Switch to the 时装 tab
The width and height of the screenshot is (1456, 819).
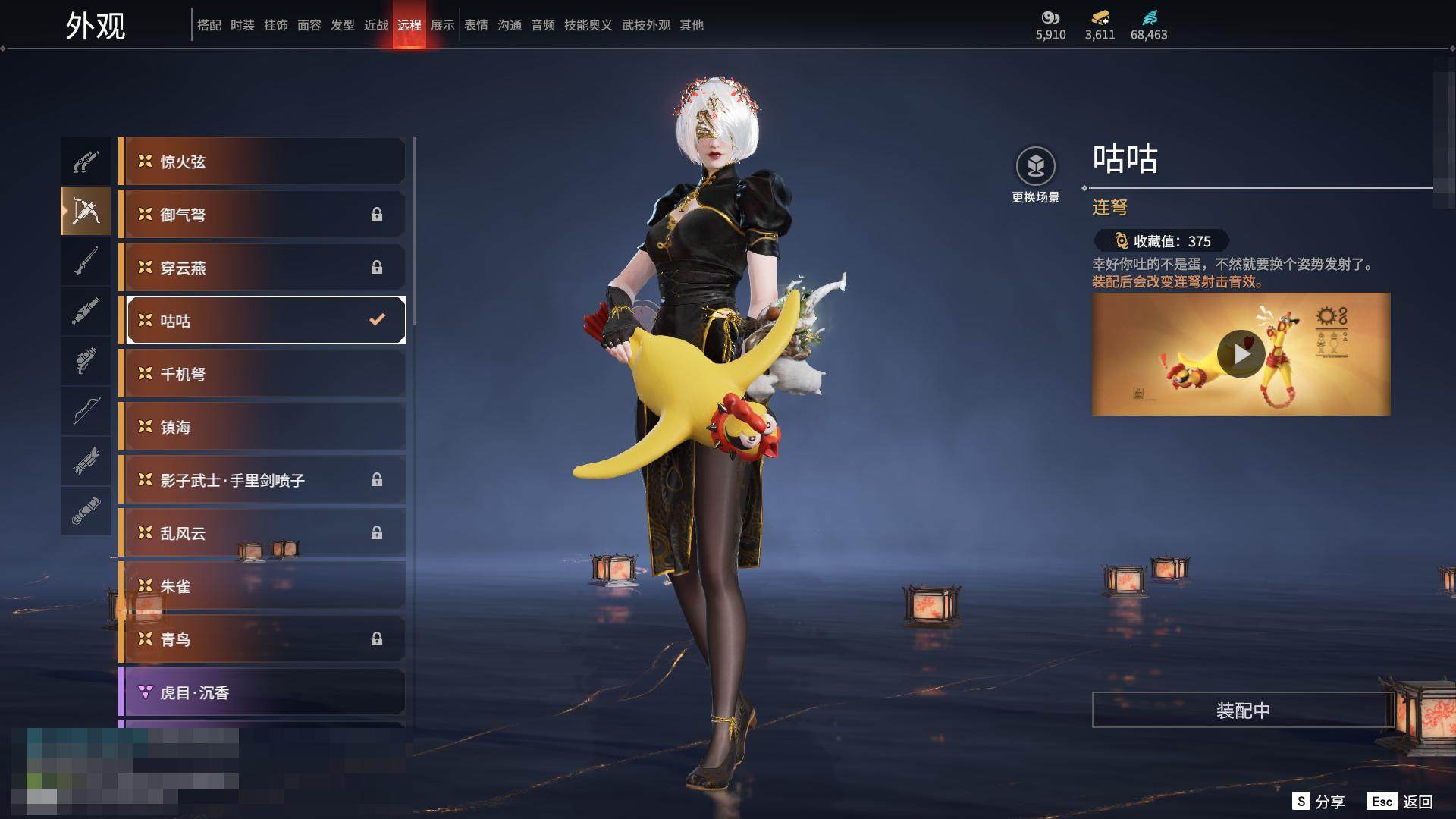tap(242, 25)
